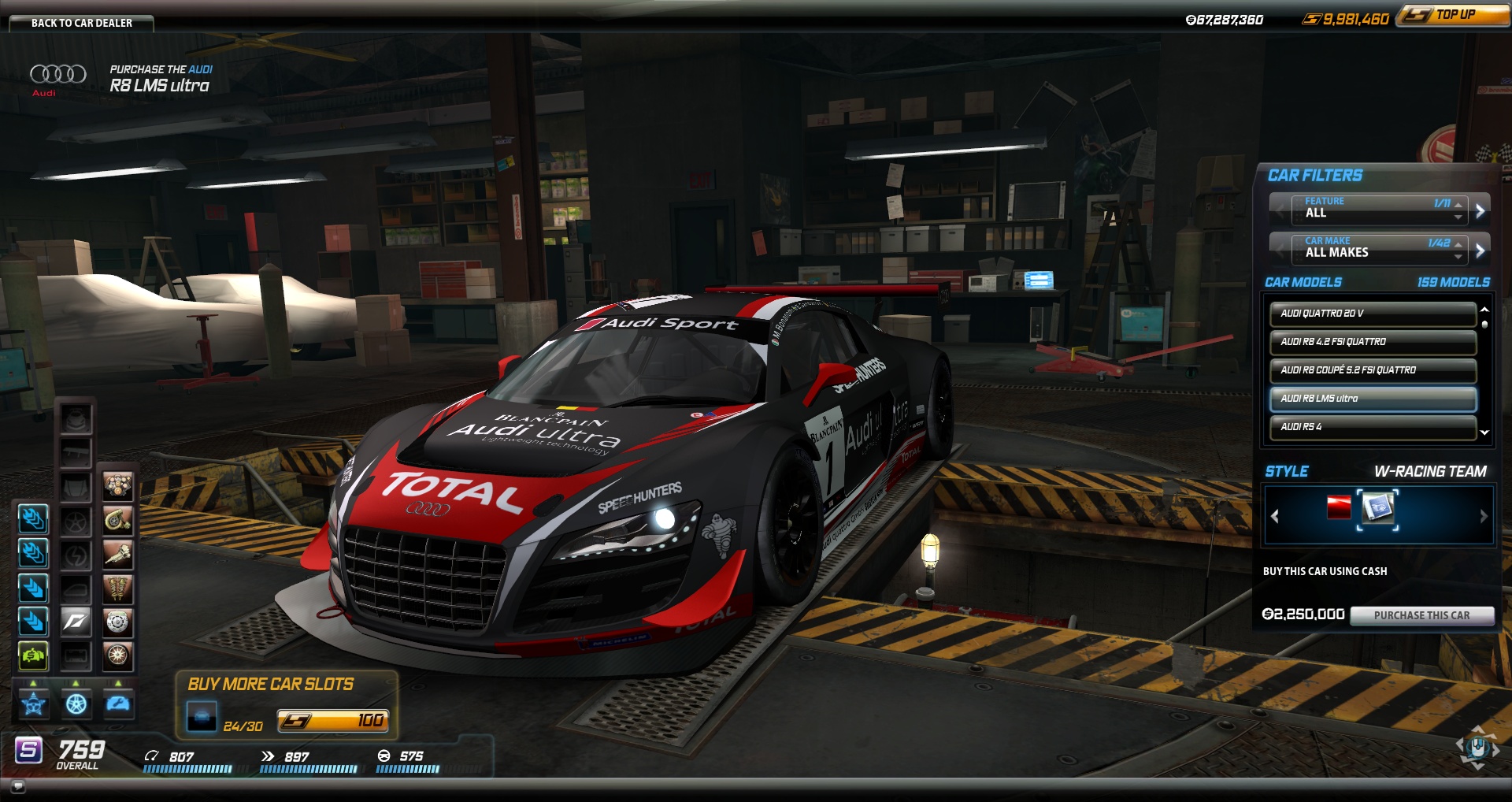Screen dimensions: 1512x802
Task: Click the green engine cash skill slot
Action: point(33,655)
